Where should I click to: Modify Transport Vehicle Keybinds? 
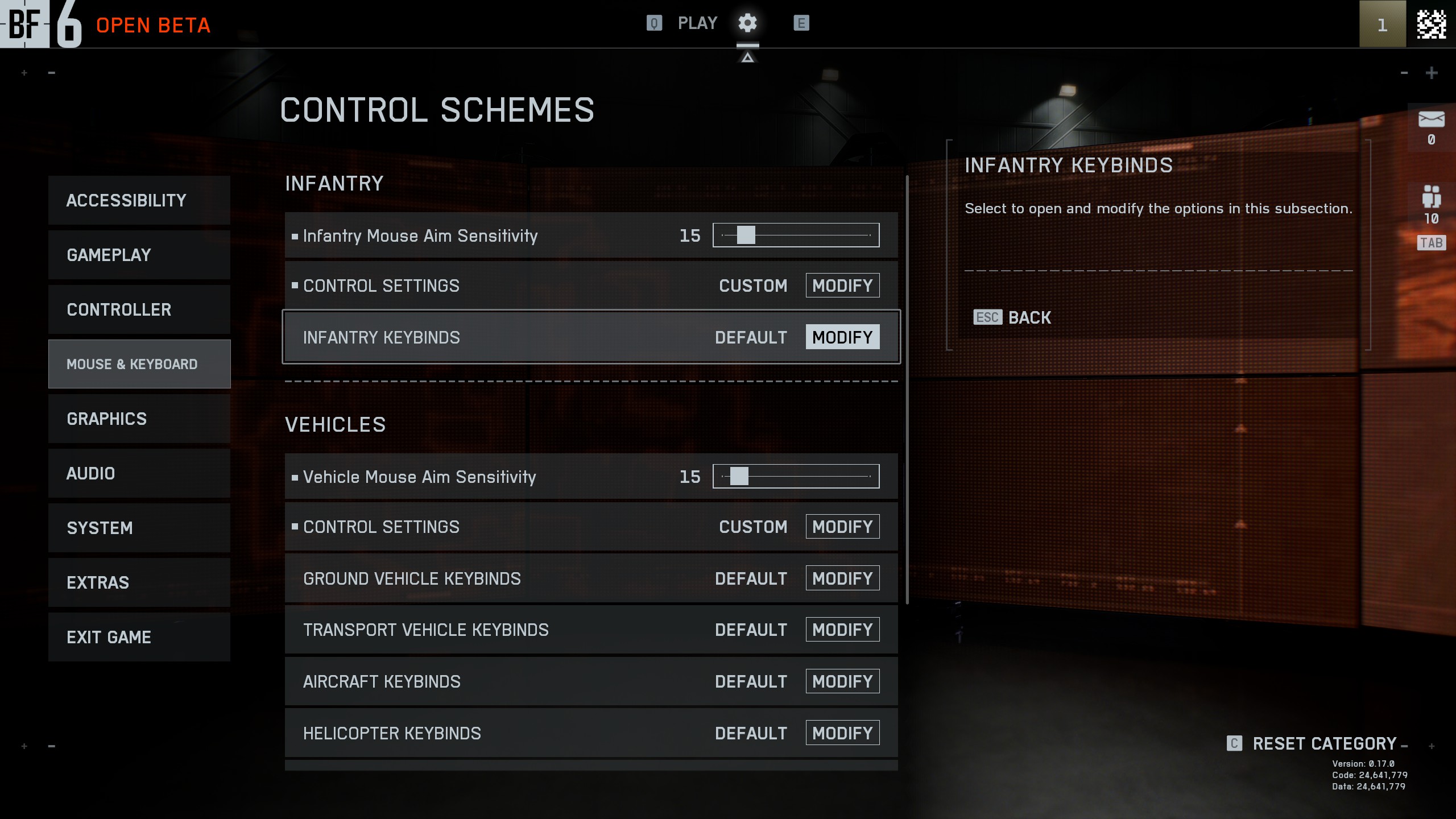click(x=842, y=630)
